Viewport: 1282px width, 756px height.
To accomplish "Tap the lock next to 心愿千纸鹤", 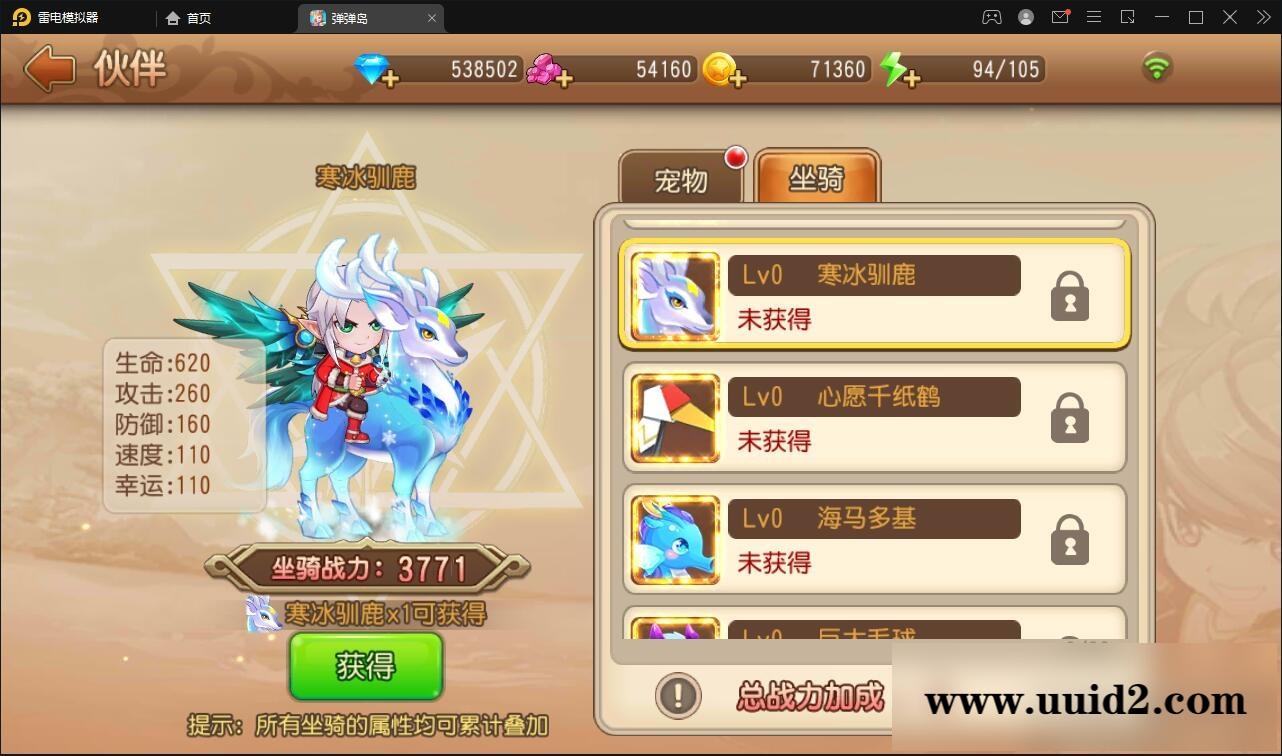I will pyautogui.click(x=1069, y=417).
